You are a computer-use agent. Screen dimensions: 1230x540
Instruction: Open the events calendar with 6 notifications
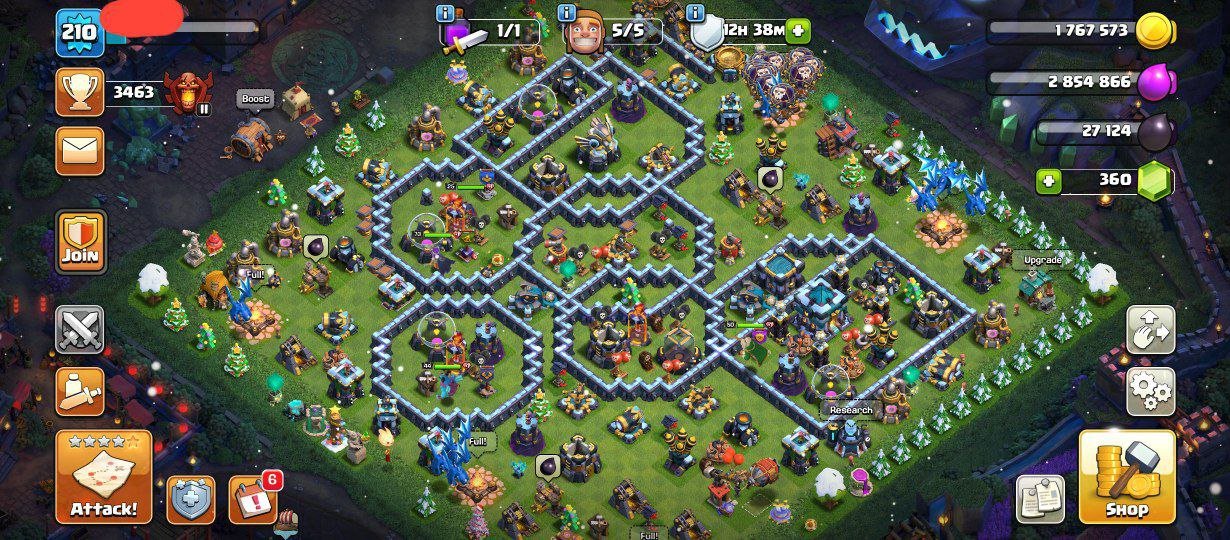[x=253, y=499]
